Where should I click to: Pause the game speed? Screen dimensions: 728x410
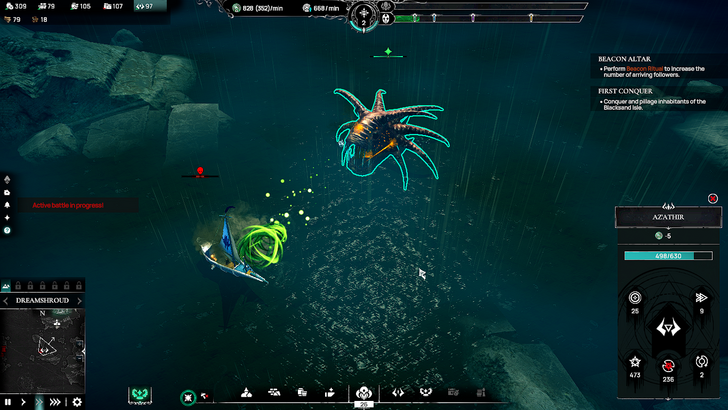coord(8,402)
